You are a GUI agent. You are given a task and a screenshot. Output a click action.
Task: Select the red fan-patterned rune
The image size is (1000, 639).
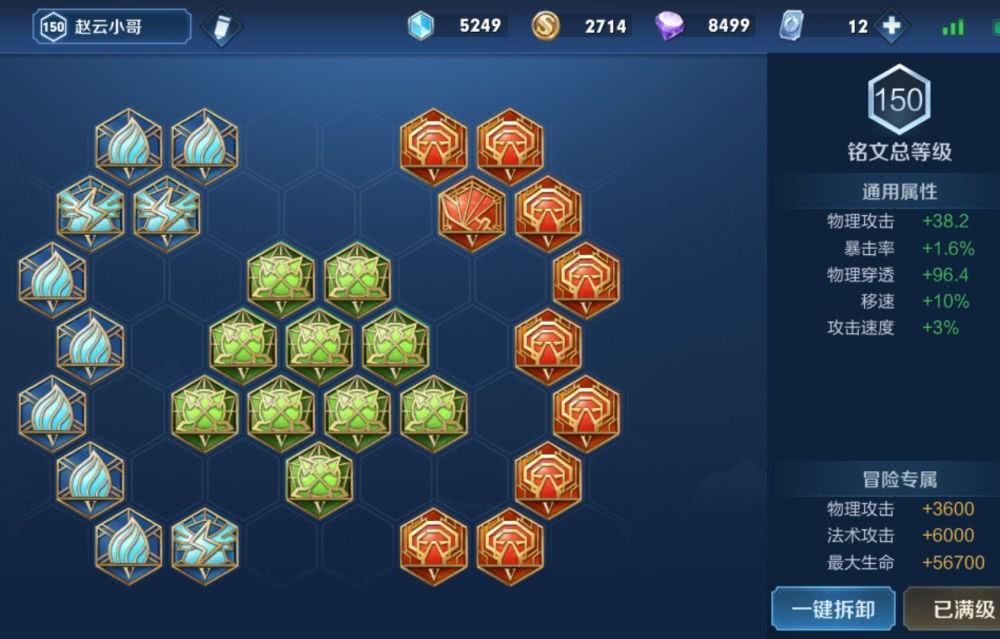click(x=472, y=211)
